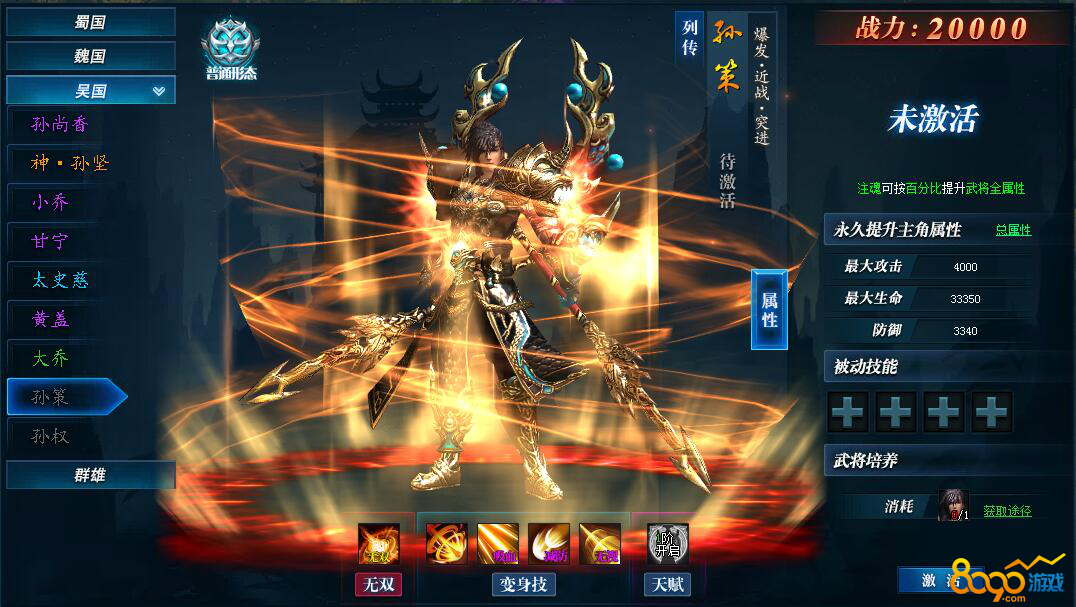Open the 列传 biography tab
The image size is (1076, 607).
[690, 40]
